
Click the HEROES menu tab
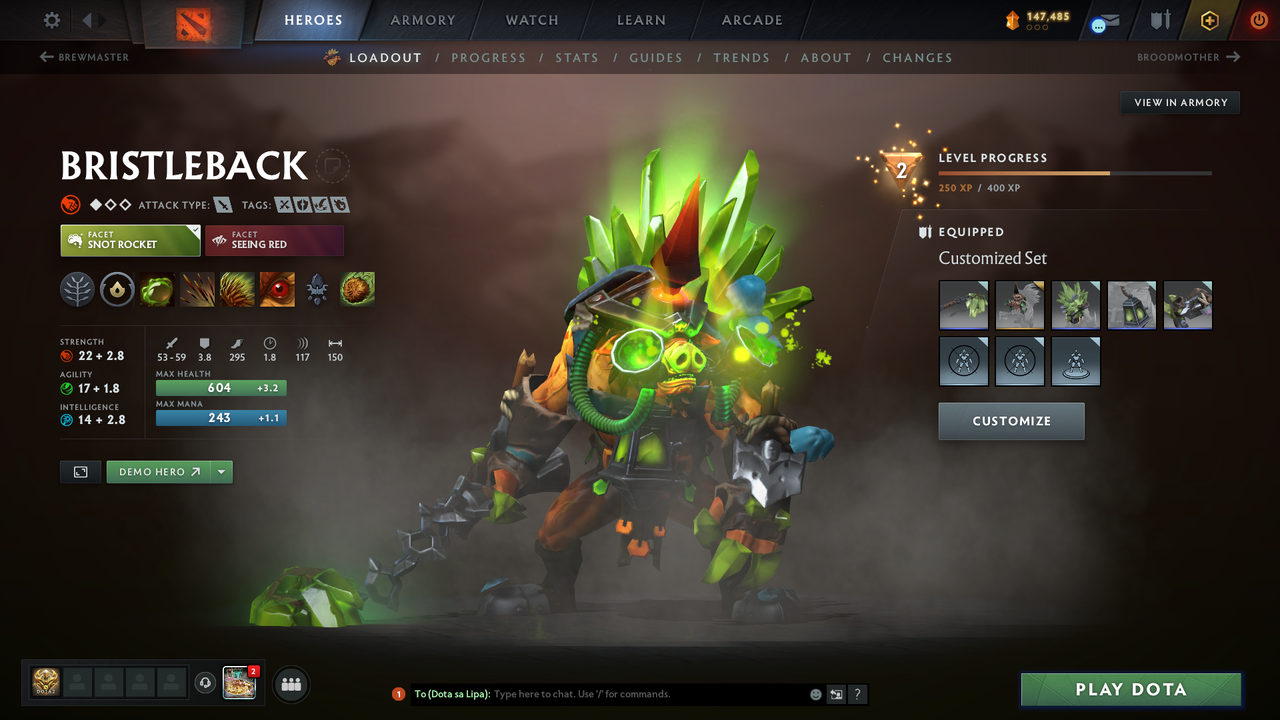click(x=313, y=19)
